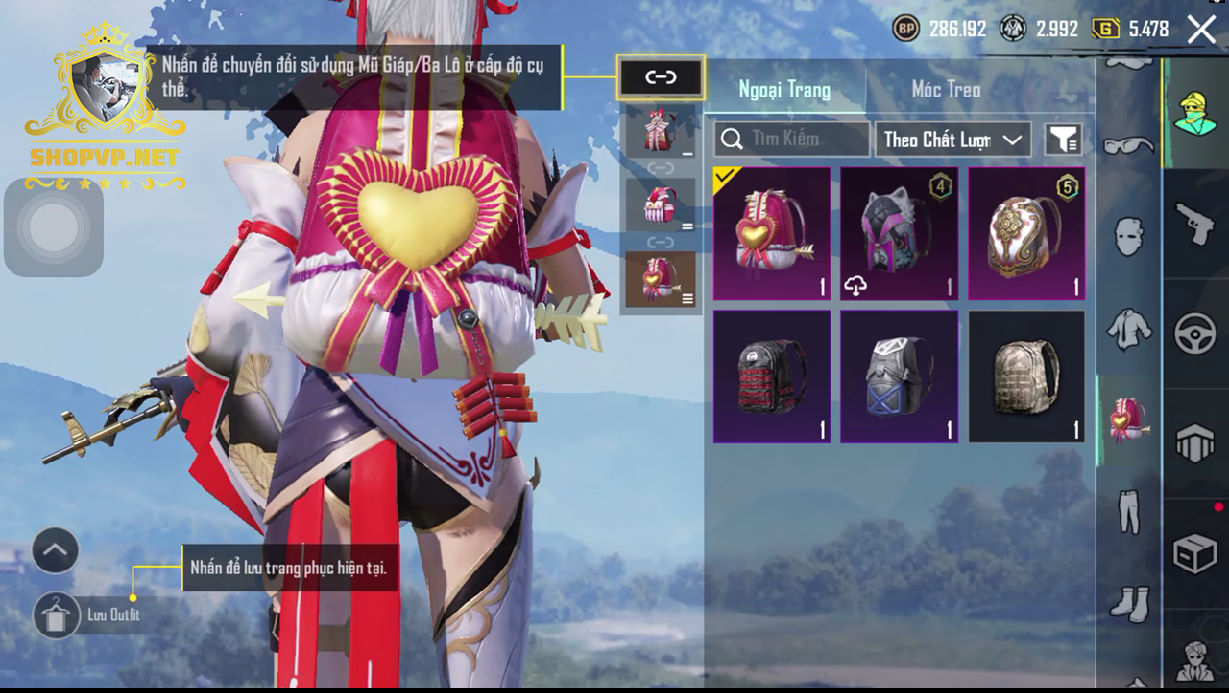Screen dimensions: 1229x693
Task: Open the pants category
Action: (1129, 510)
